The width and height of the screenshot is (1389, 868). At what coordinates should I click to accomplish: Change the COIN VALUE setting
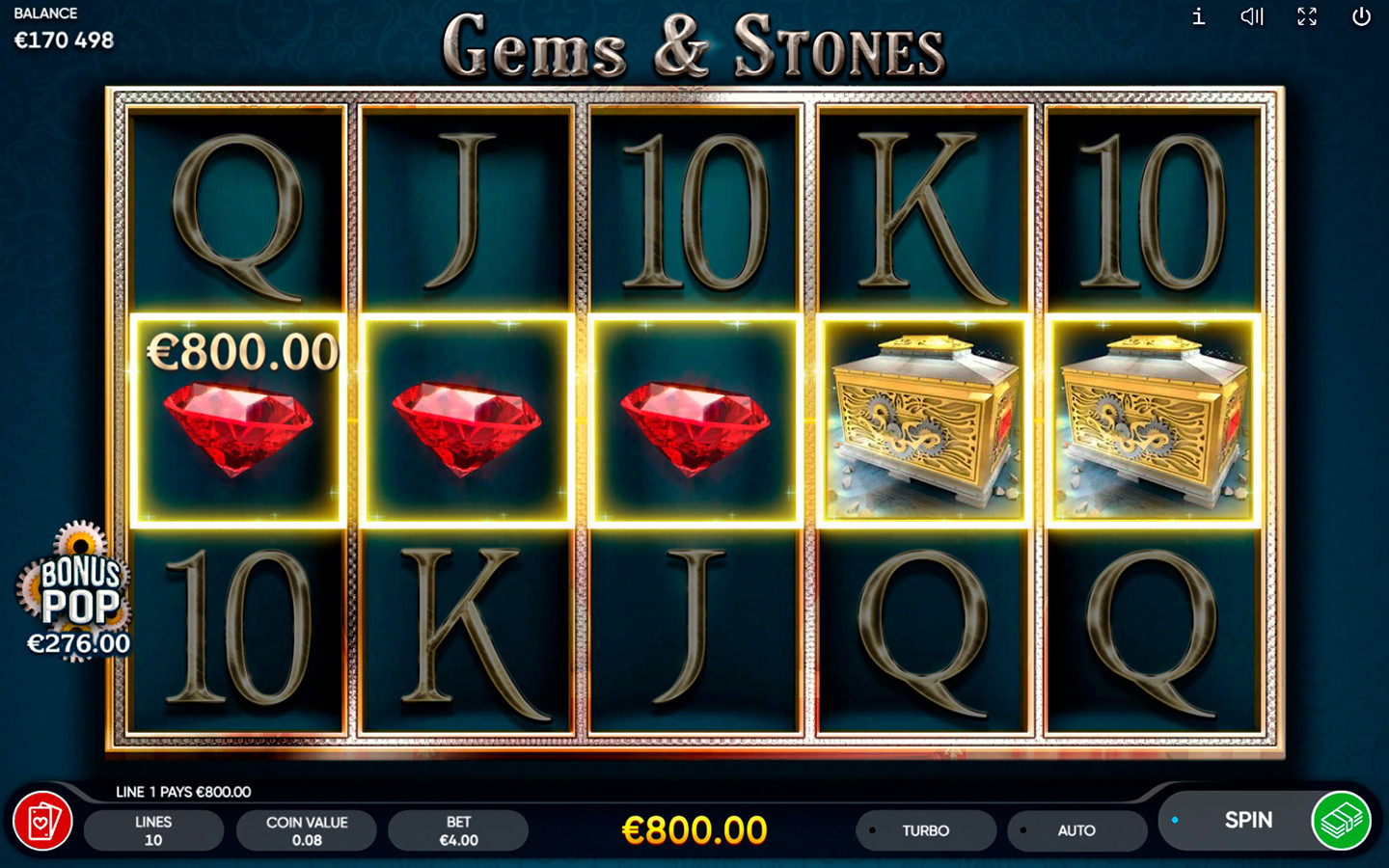[x=306, y=830]
